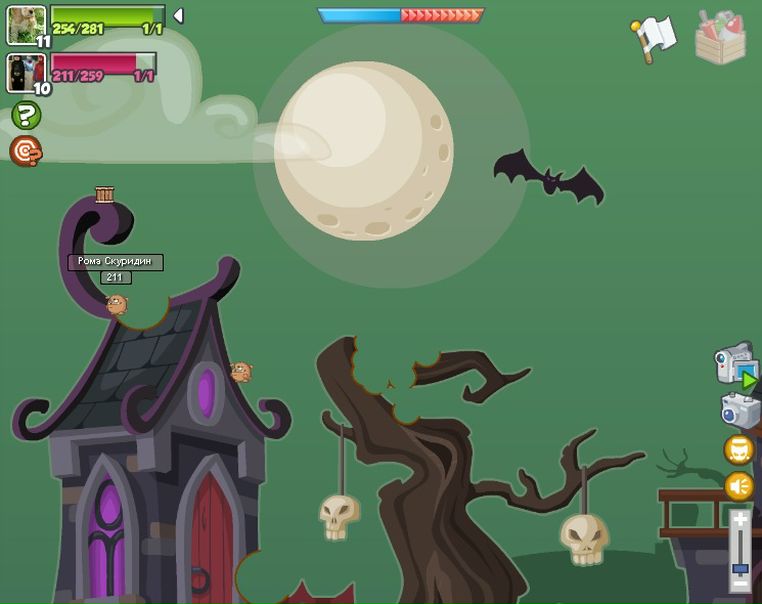Open the green question mark help button
This screenshot has width=762, height=604.
pos(25,116)
